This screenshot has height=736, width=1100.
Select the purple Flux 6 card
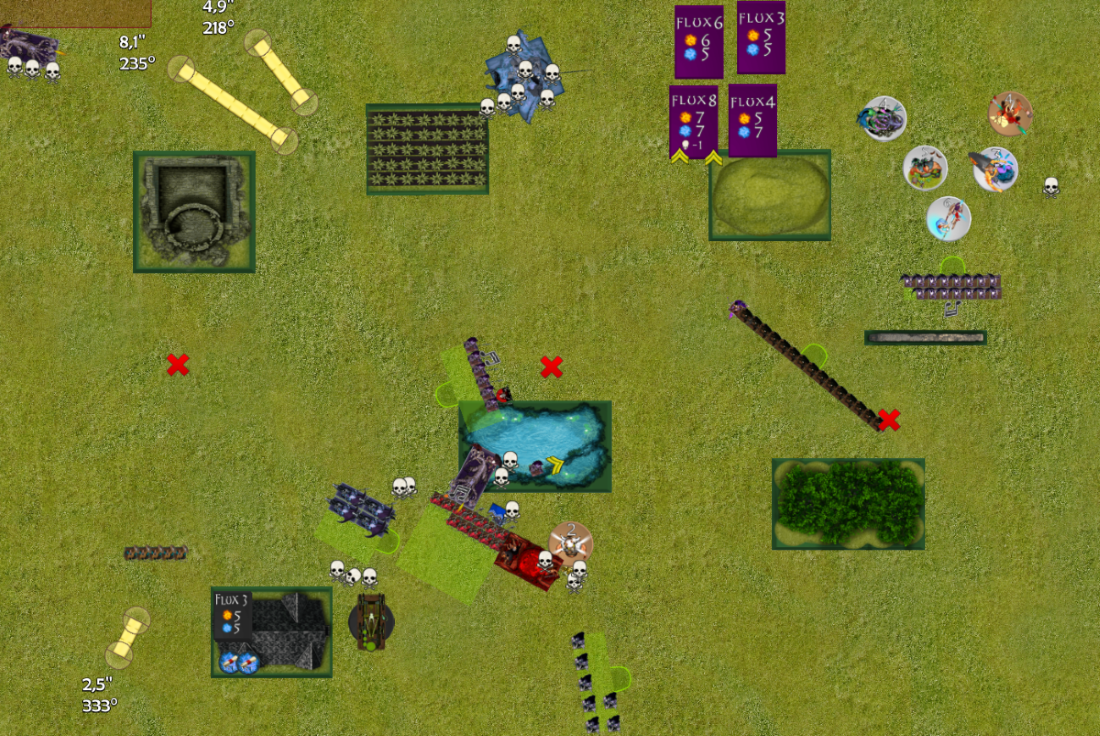(x=698, y=42)
